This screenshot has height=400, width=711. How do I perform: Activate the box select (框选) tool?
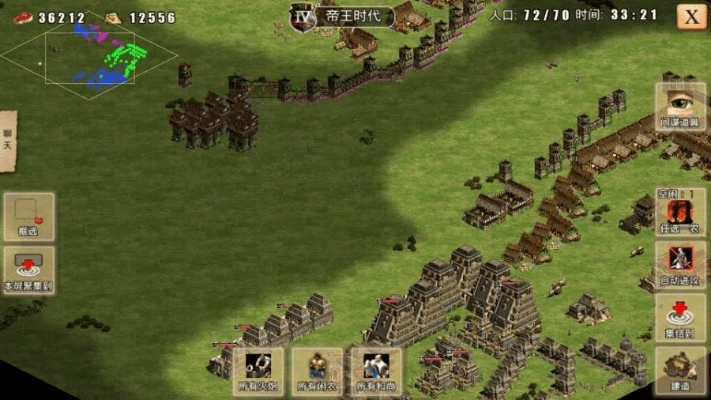[x=28, y=216]
